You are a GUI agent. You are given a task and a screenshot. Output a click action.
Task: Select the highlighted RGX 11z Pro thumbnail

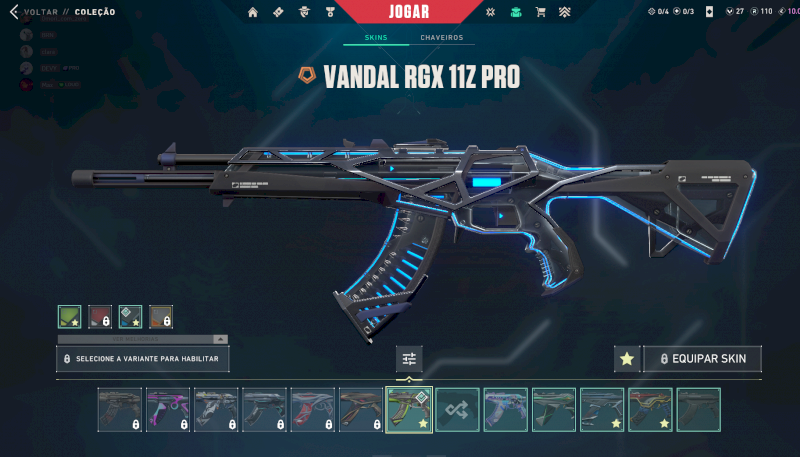pyautogui.click(x=409, y=410)
